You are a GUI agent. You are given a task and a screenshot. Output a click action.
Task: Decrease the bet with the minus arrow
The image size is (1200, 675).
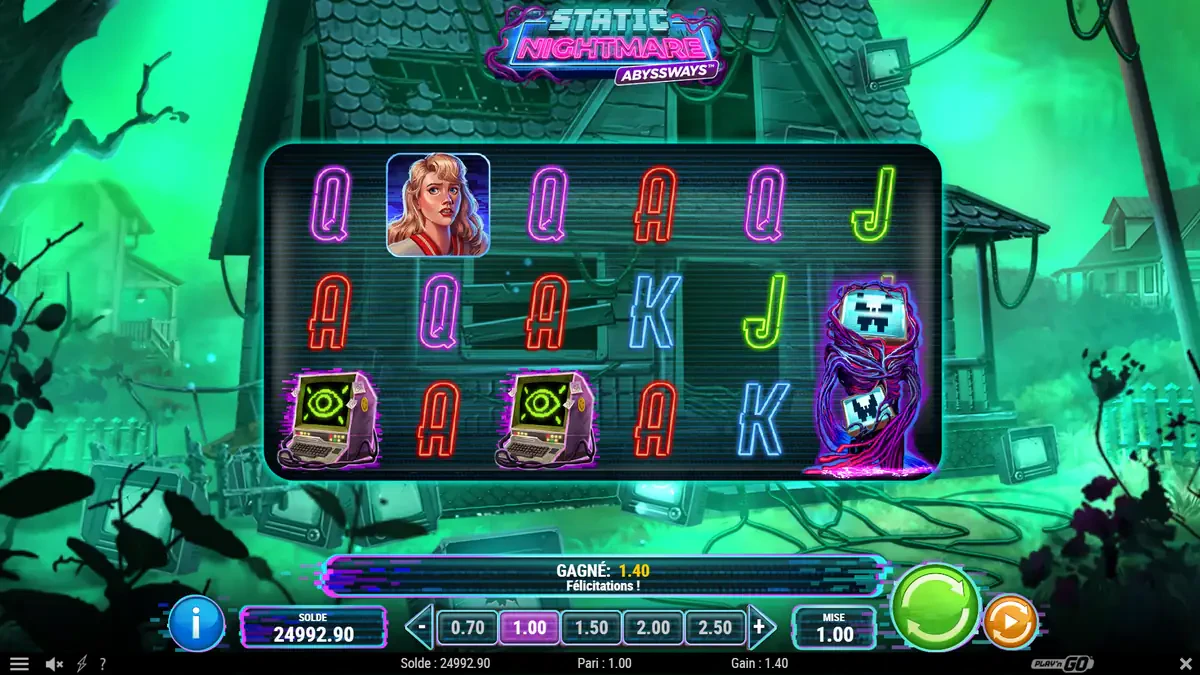422,628
